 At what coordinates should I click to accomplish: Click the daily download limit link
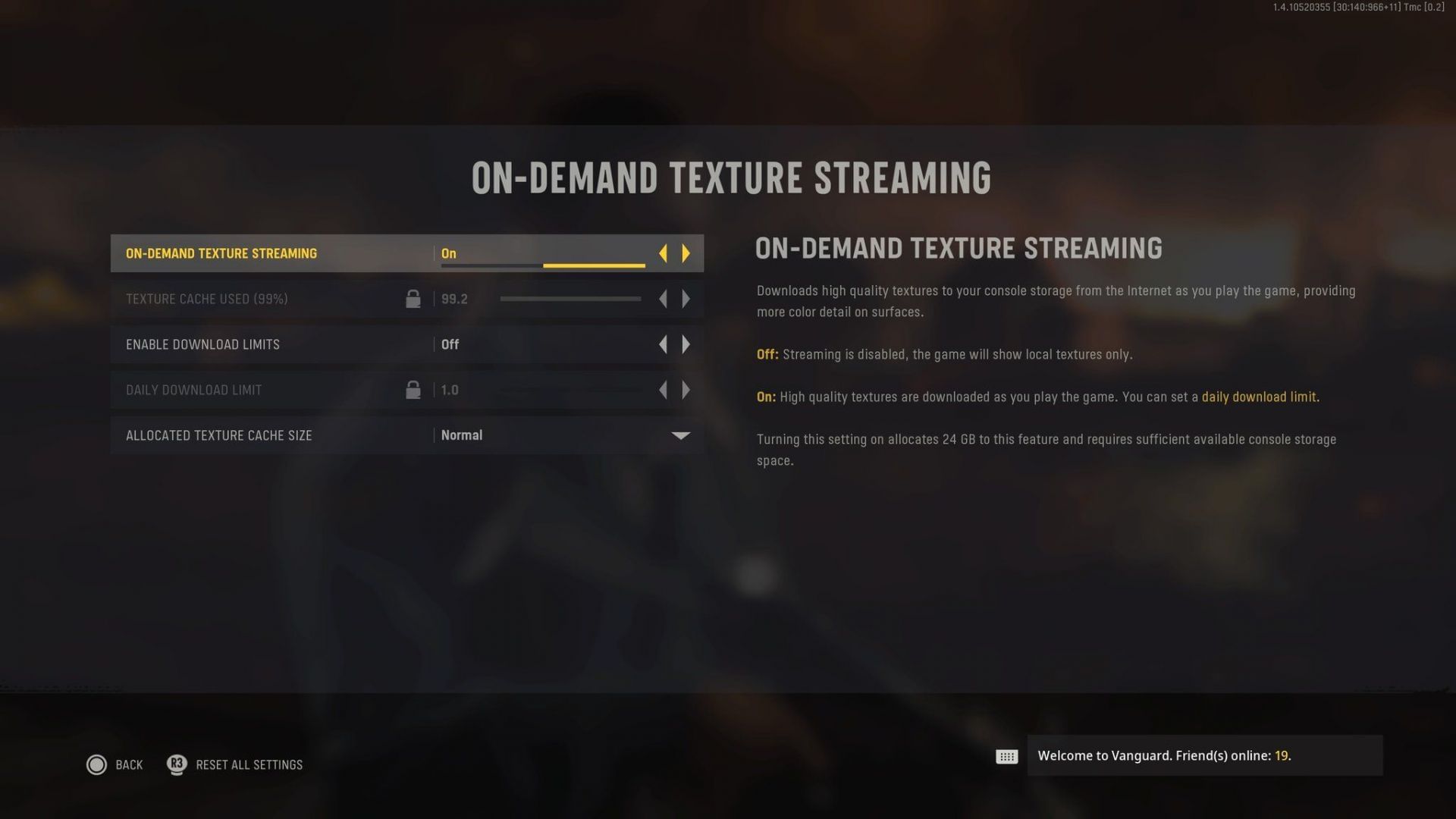tap(1259, 397)
